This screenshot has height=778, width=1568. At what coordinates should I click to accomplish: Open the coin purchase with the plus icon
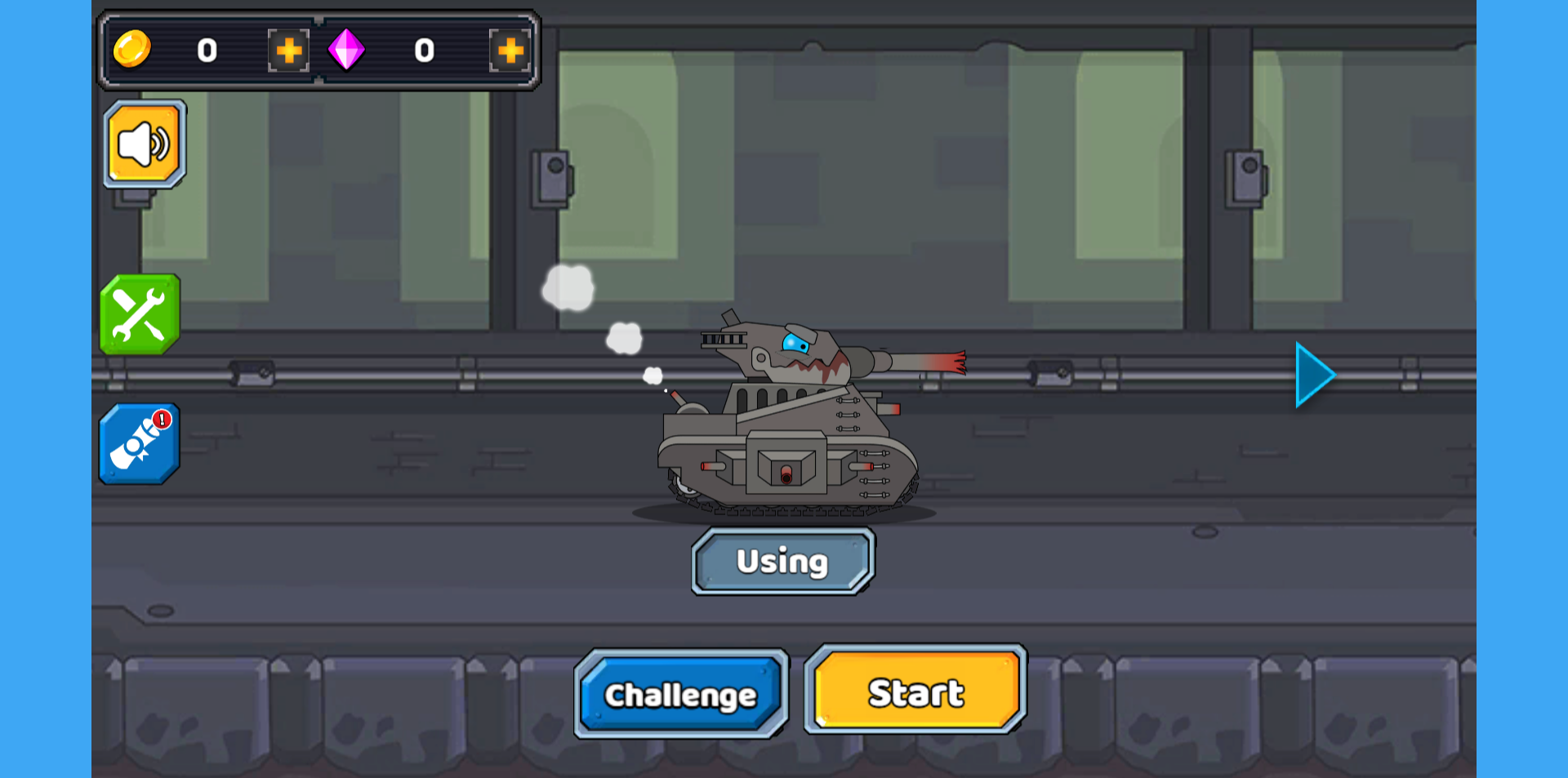(x=287, y=51)
